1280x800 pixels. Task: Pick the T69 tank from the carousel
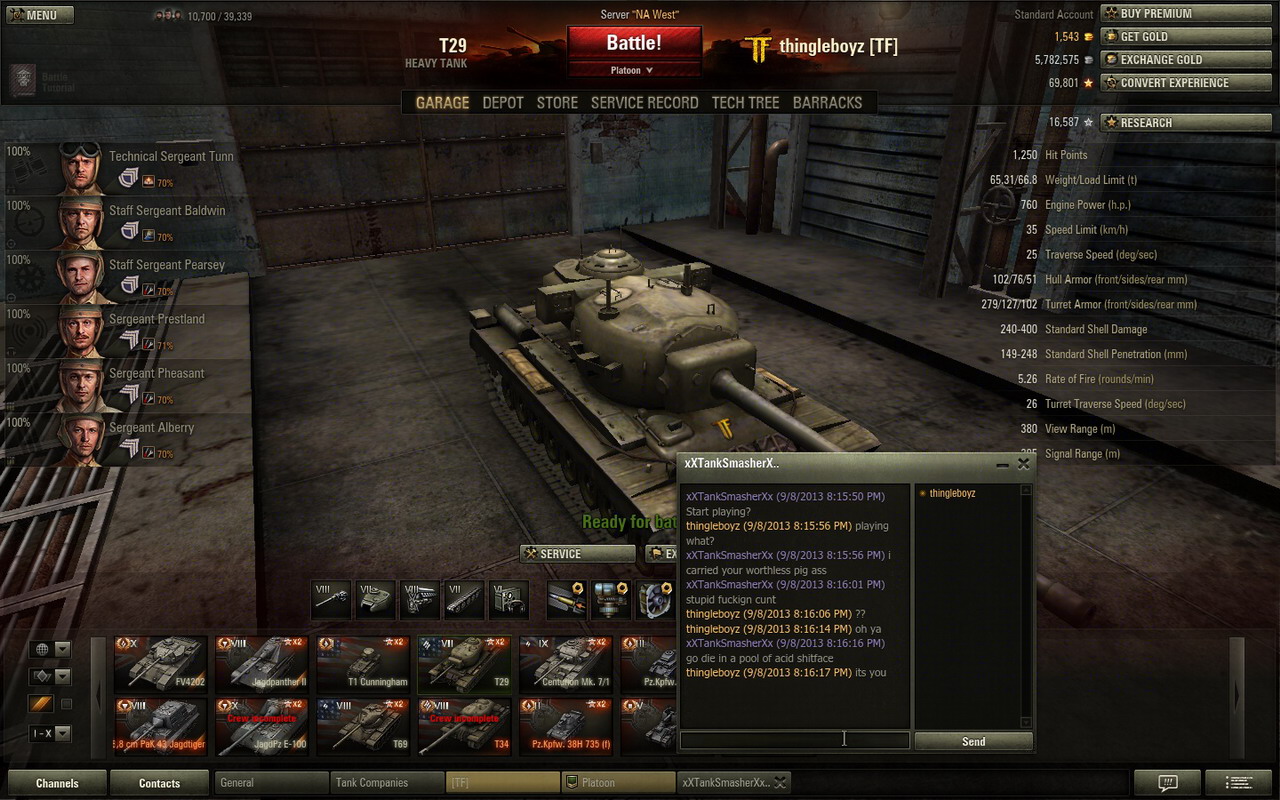click(x=364, y=726)
